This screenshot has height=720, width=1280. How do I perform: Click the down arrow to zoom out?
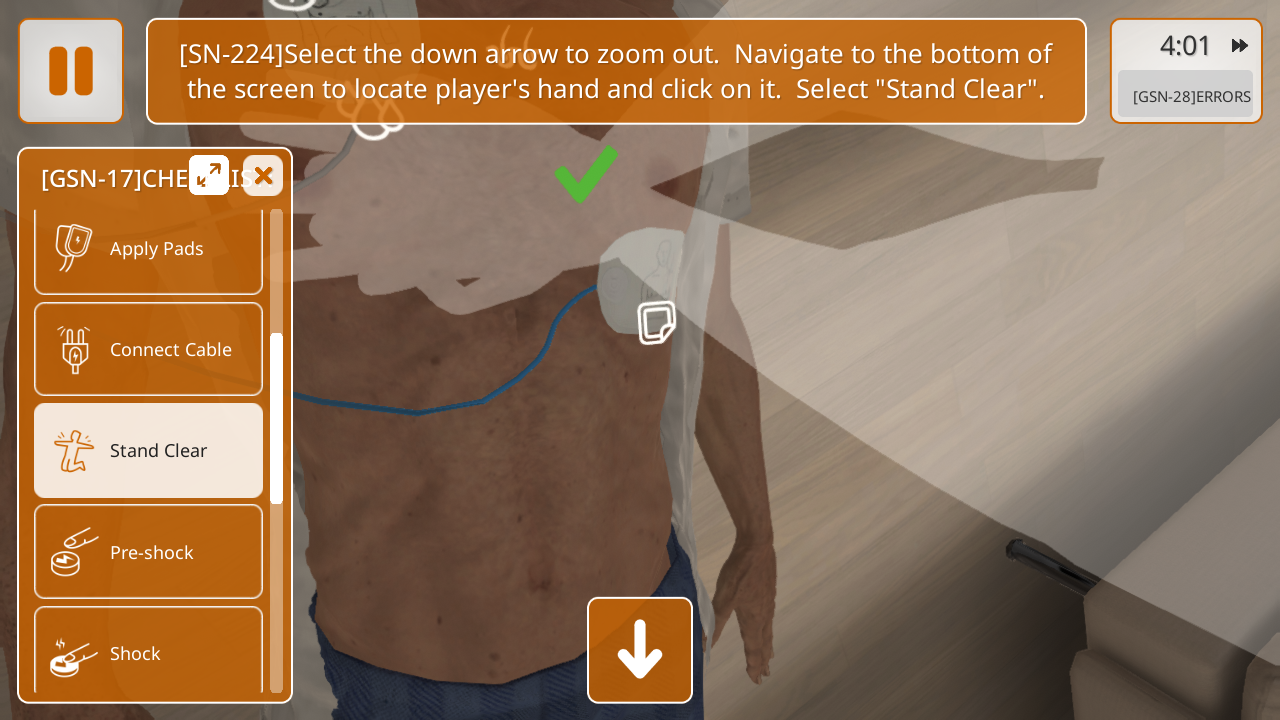pyautogui.click(x=640, y=650)
